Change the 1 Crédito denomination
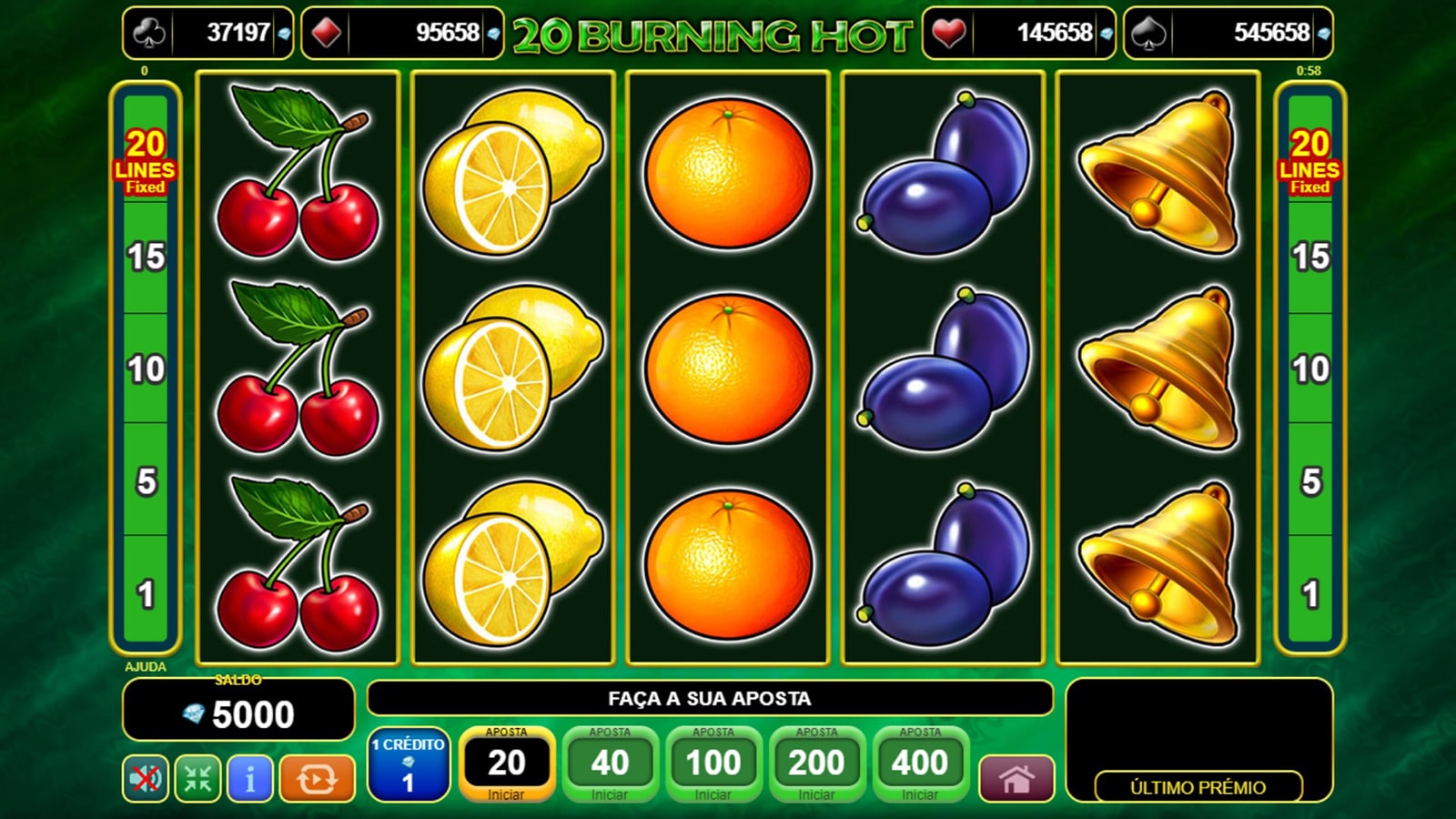This screenshot has height=819, width=1456. pos(409,764)
